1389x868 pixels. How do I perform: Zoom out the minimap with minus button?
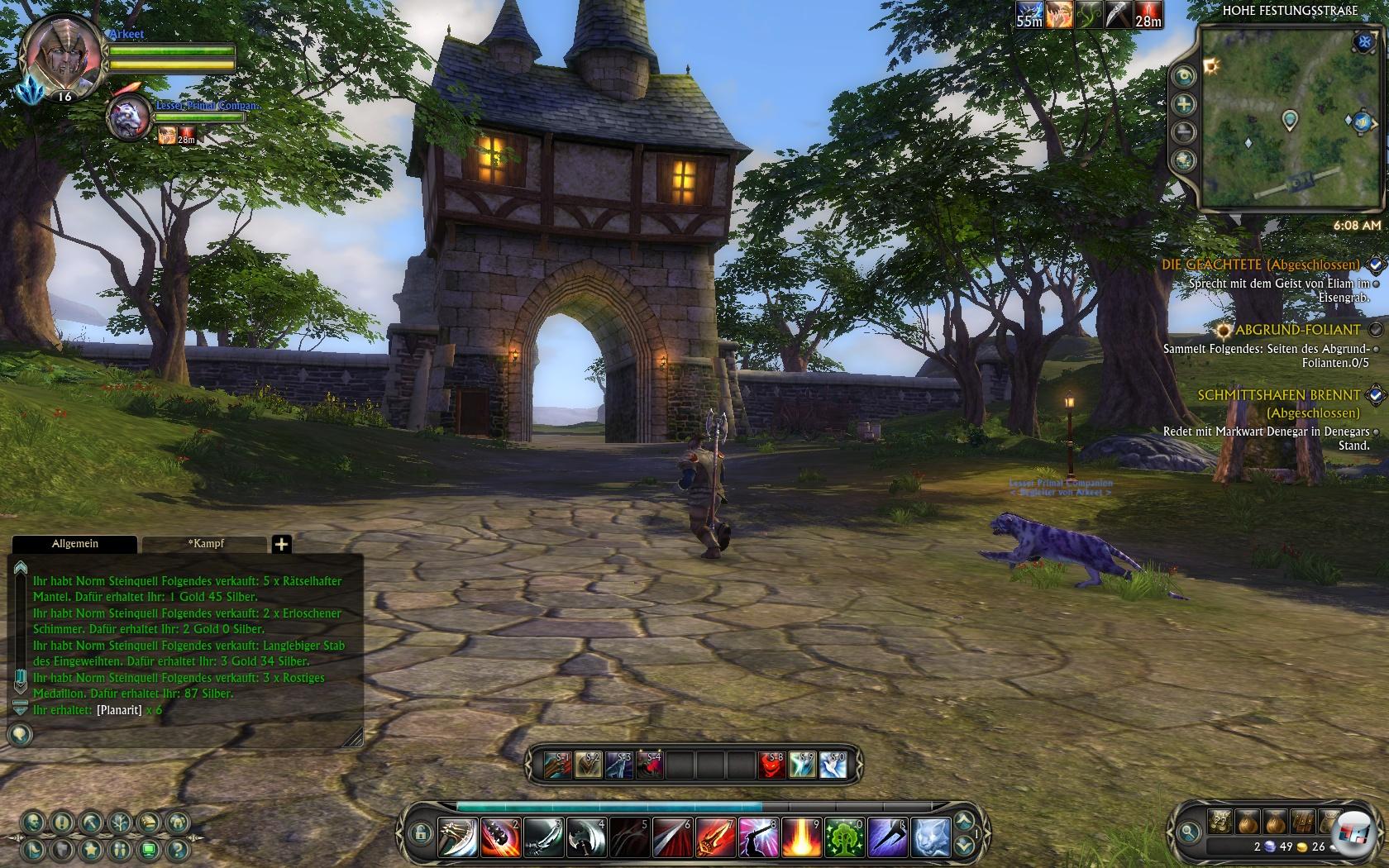tap(1185, 131)
